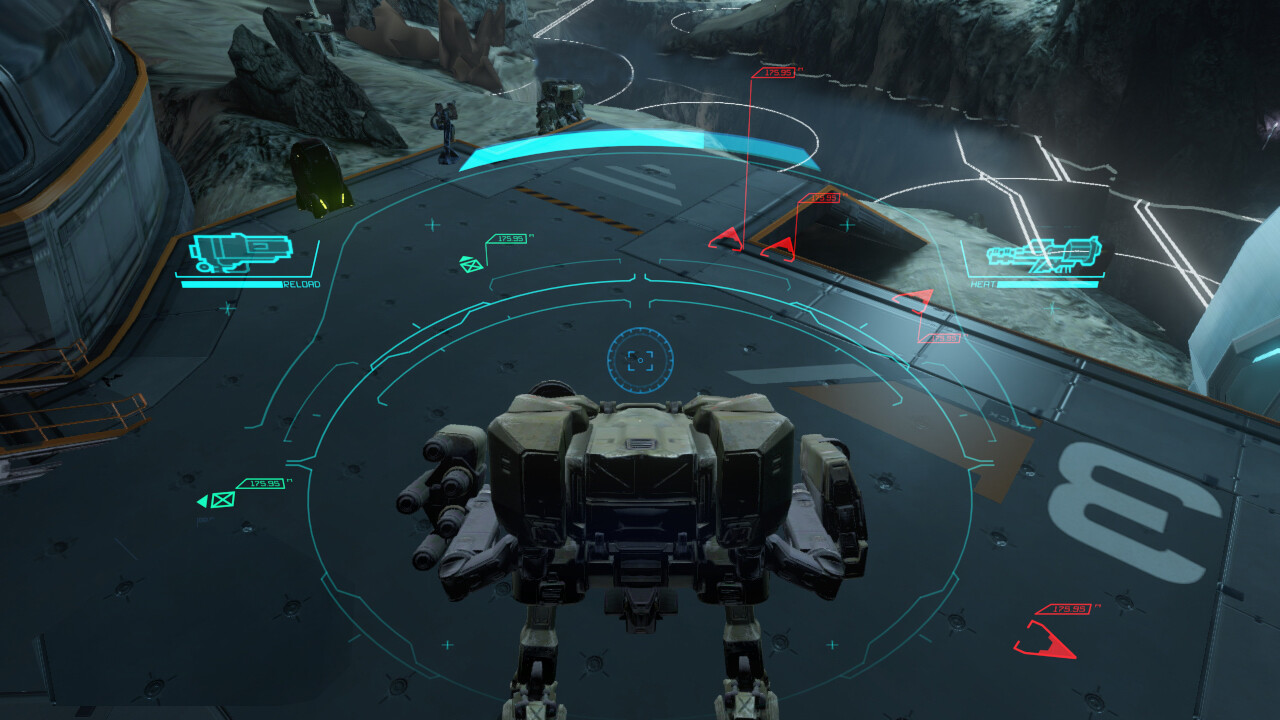
Task: Click the circular targeting reticle at center
Action: point(640,360)
